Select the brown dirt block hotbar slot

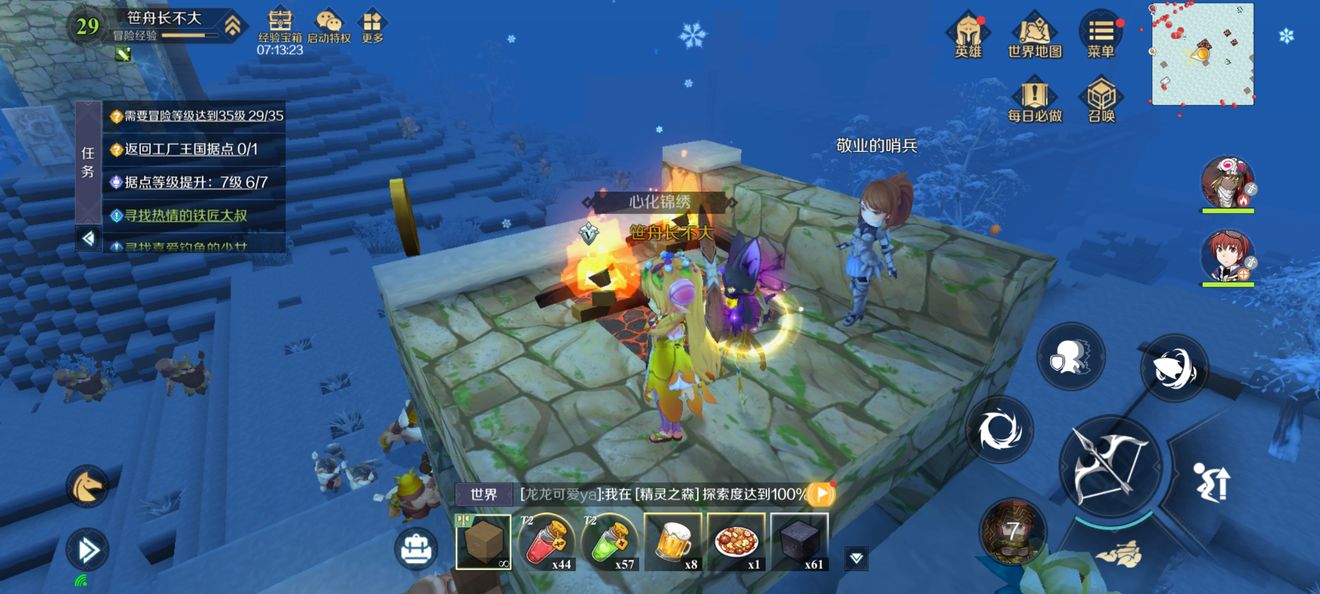(483, 542)
